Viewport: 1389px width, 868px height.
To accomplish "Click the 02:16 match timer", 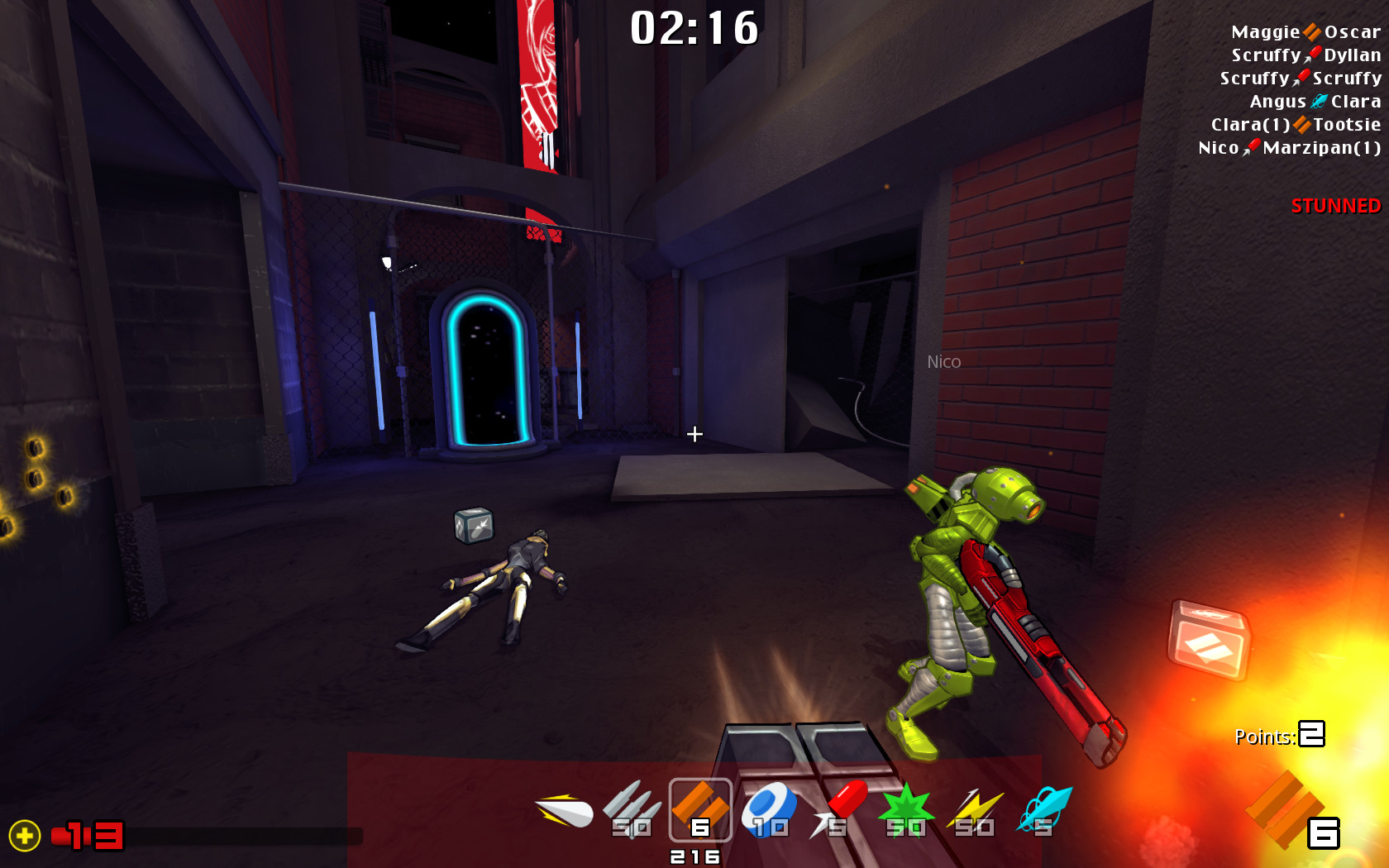I will click(x=693, y=29).
